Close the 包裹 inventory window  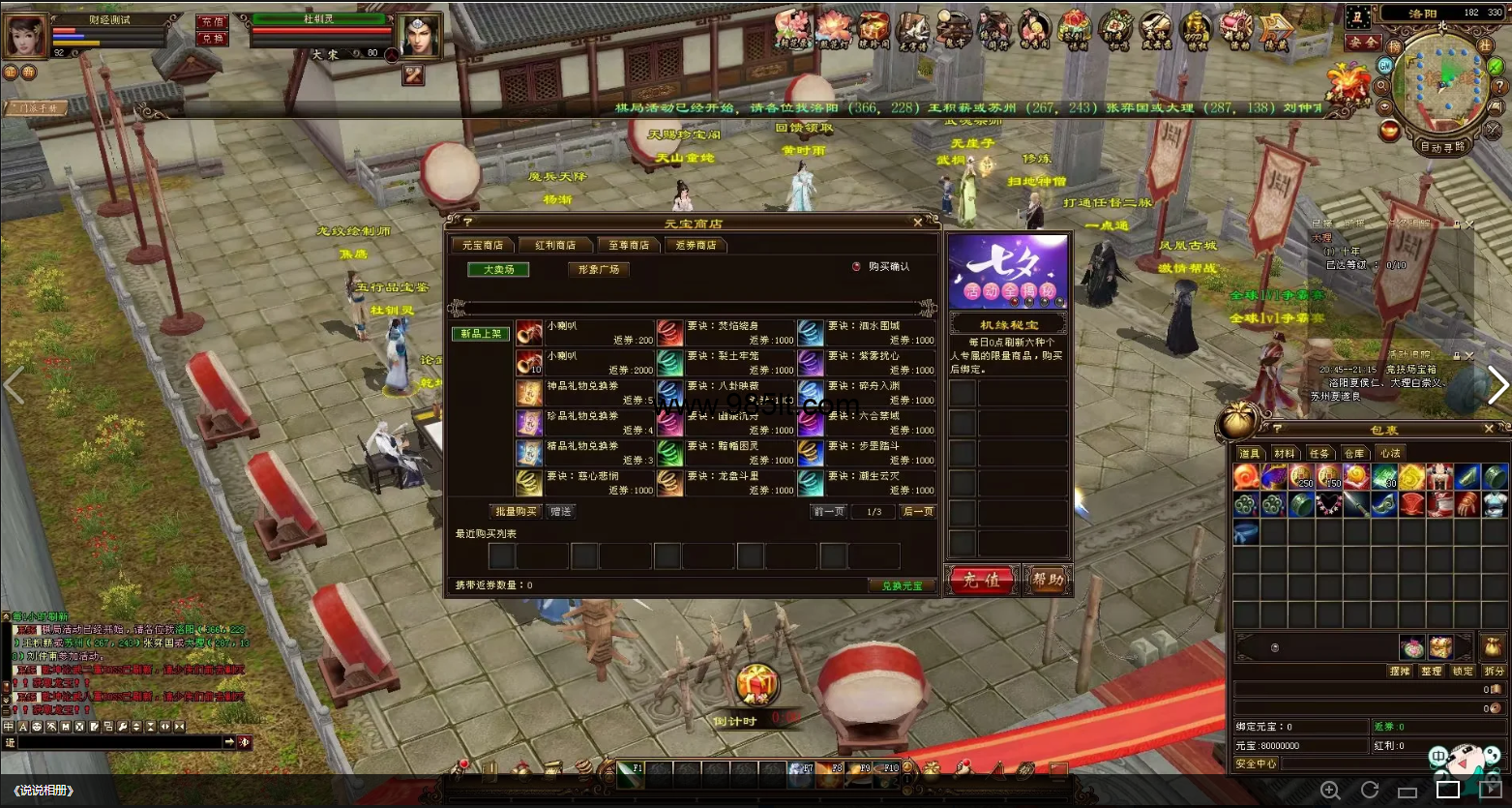click(x=1489, y=429)
